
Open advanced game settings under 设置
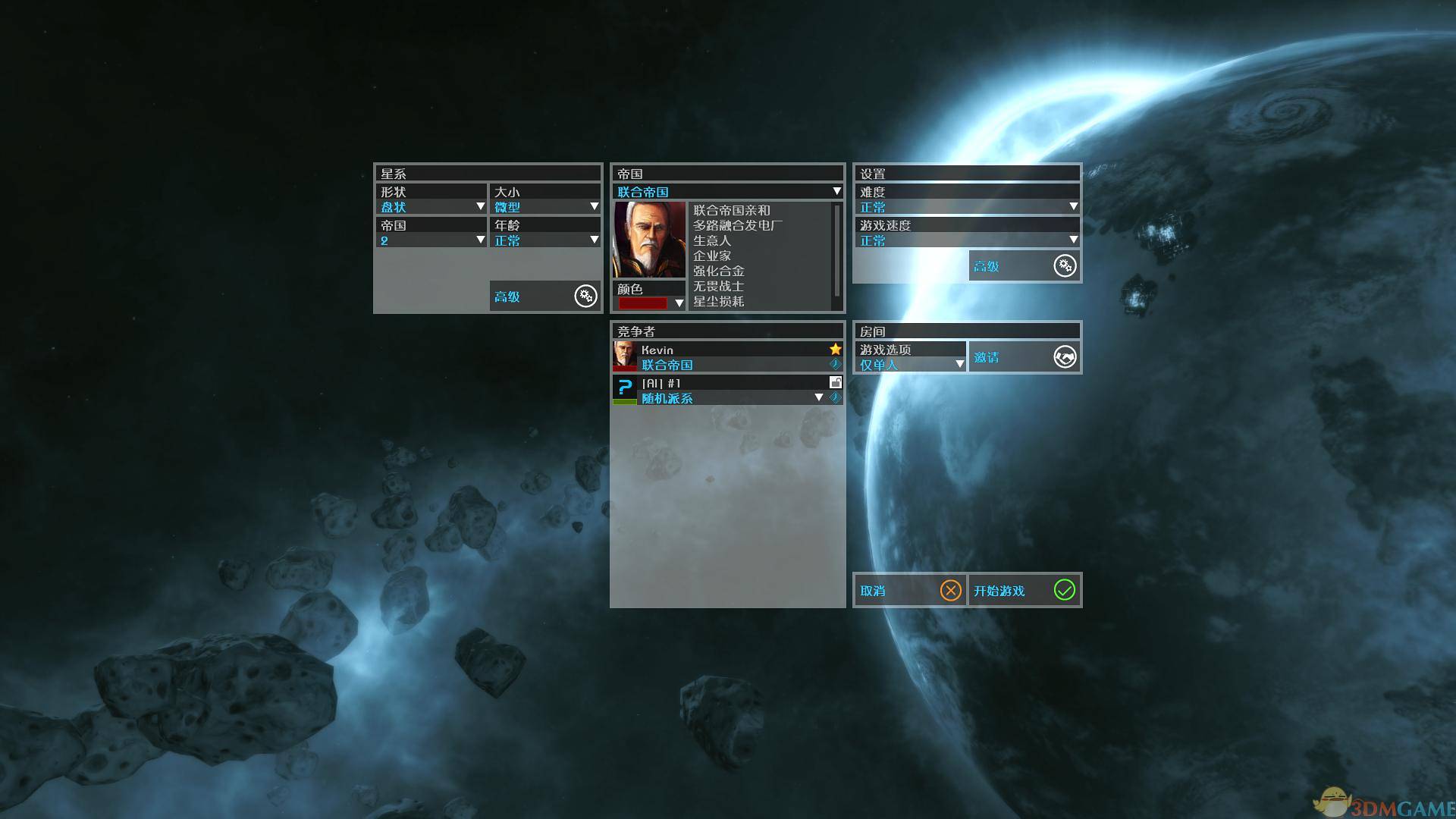tap(1024, 266)
